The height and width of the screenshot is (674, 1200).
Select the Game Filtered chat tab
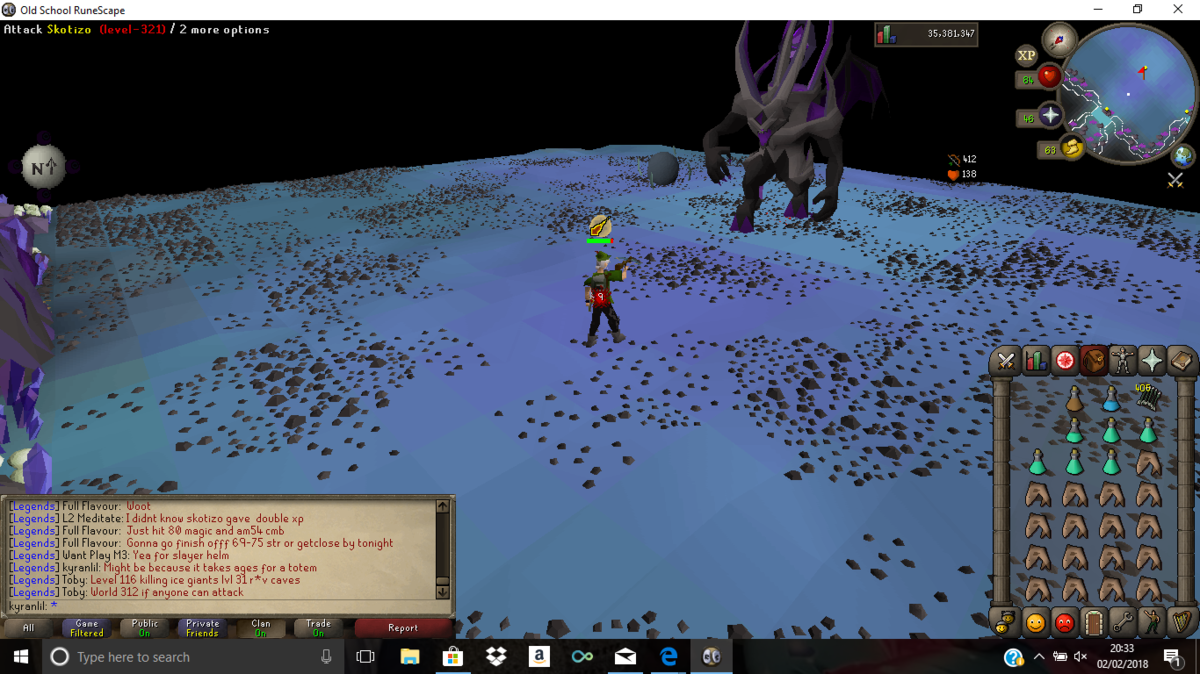pyautogui.click(x=87, y=628)
